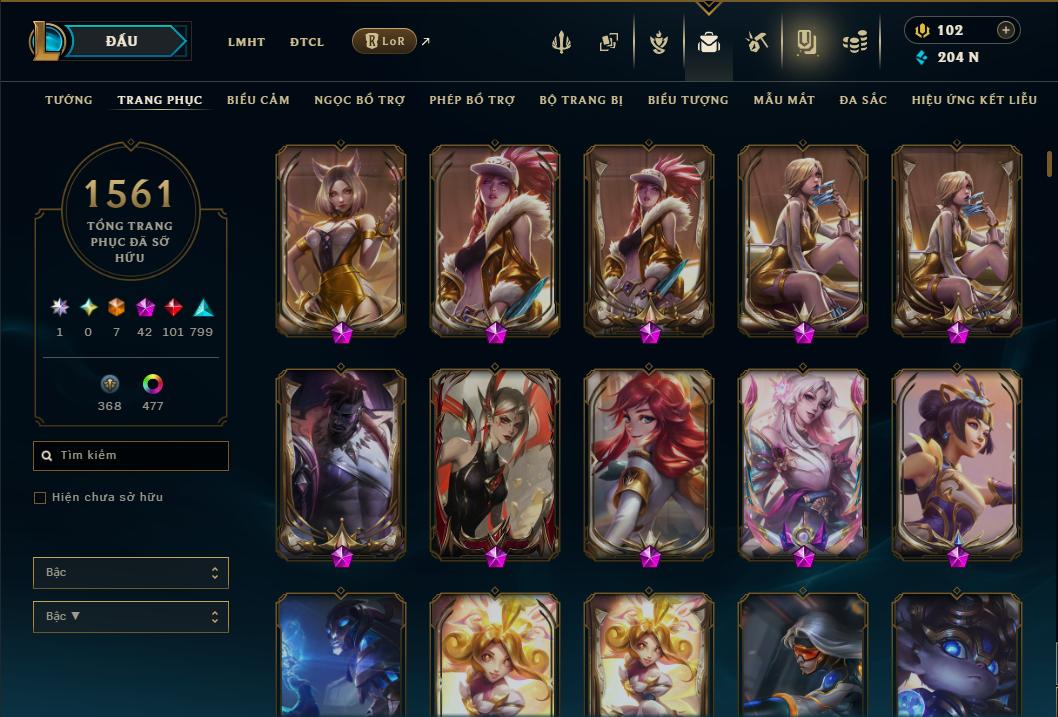Open the HIỆU ỨNG KẾT LIỄU tab
The width and height of the screenshot is (1058, 717).
(x=974, y=100)
